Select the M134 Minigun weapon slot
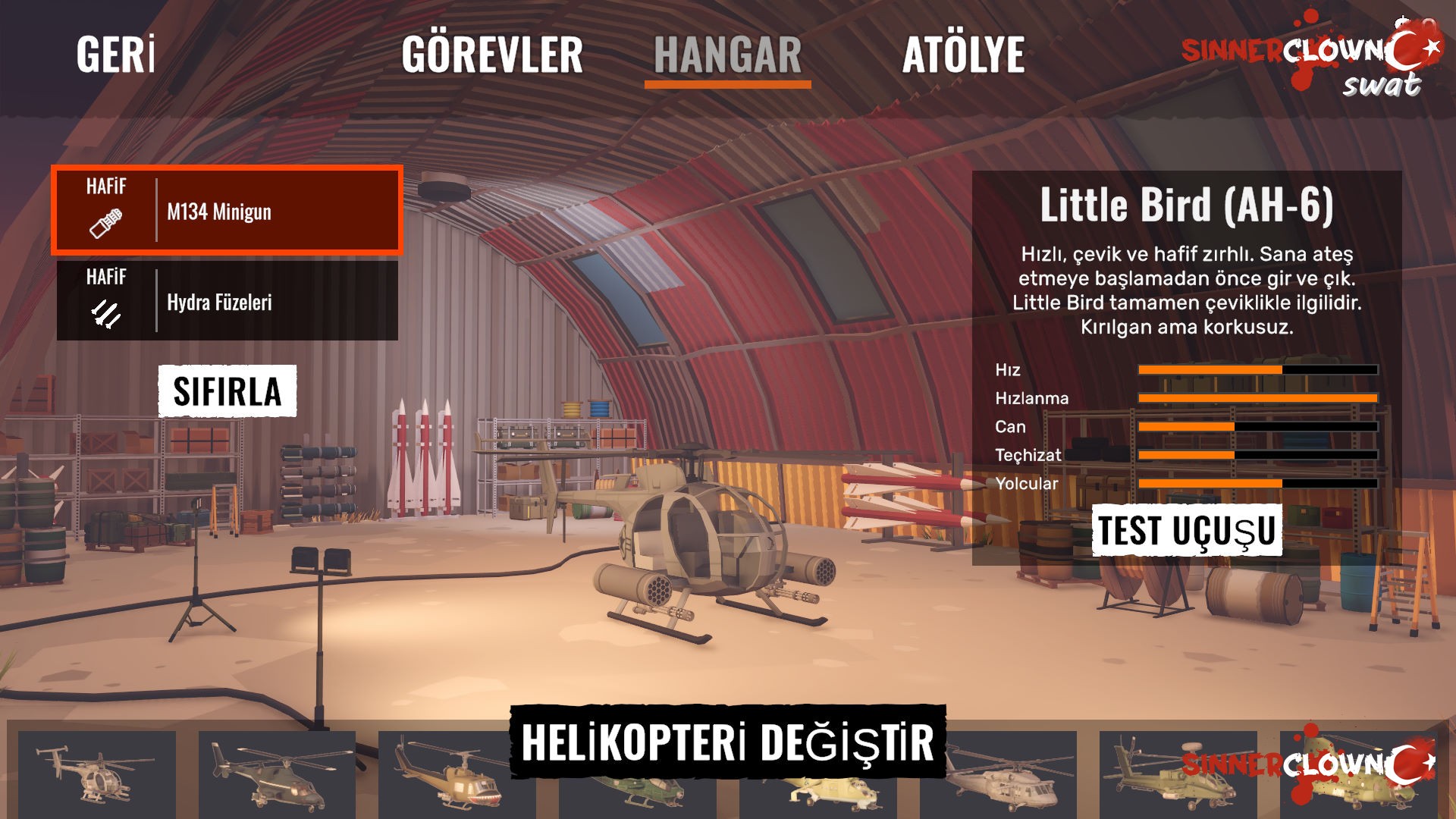 click(x=227, y=210)
